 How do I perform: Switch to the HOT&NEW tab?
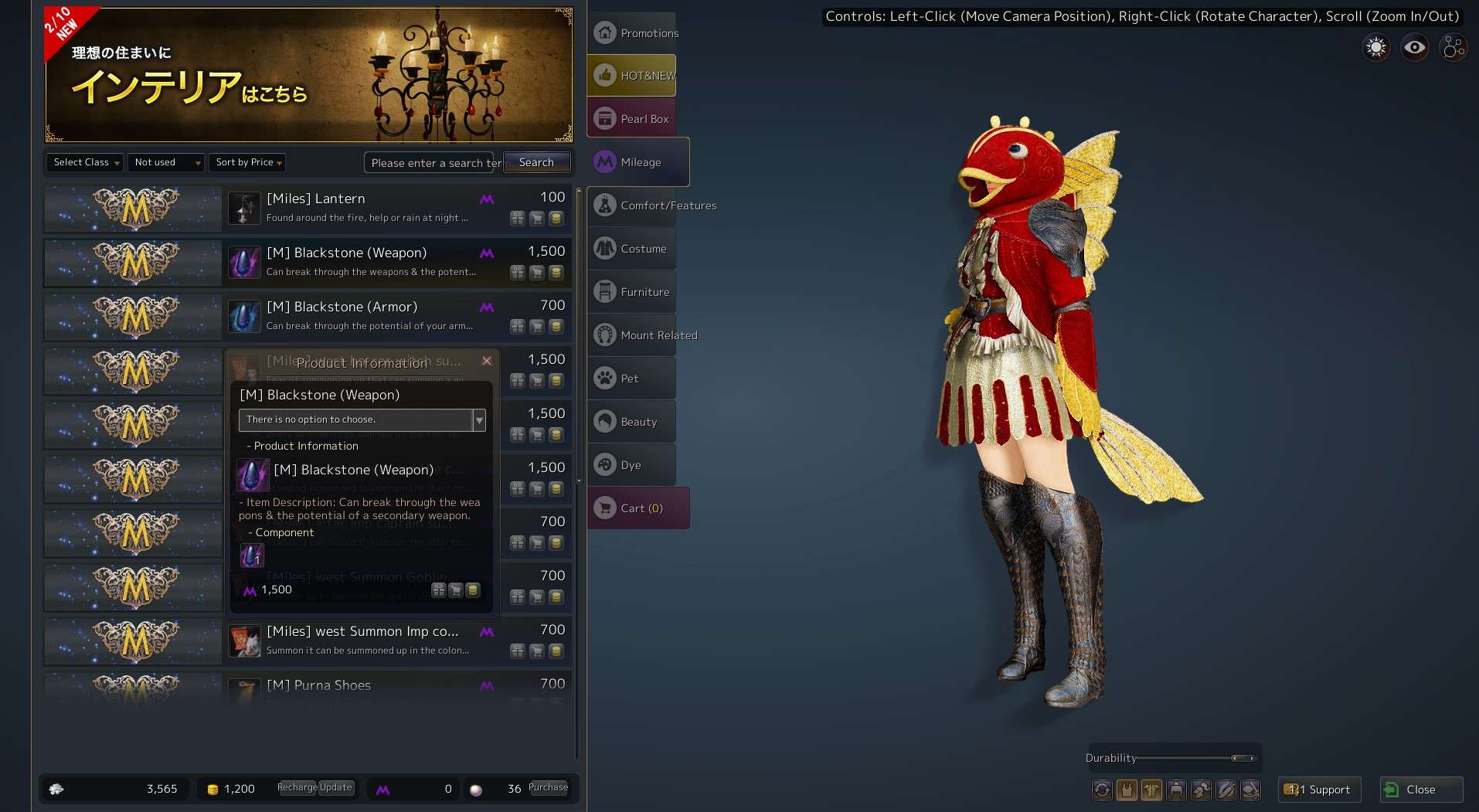tap(632, 76)
